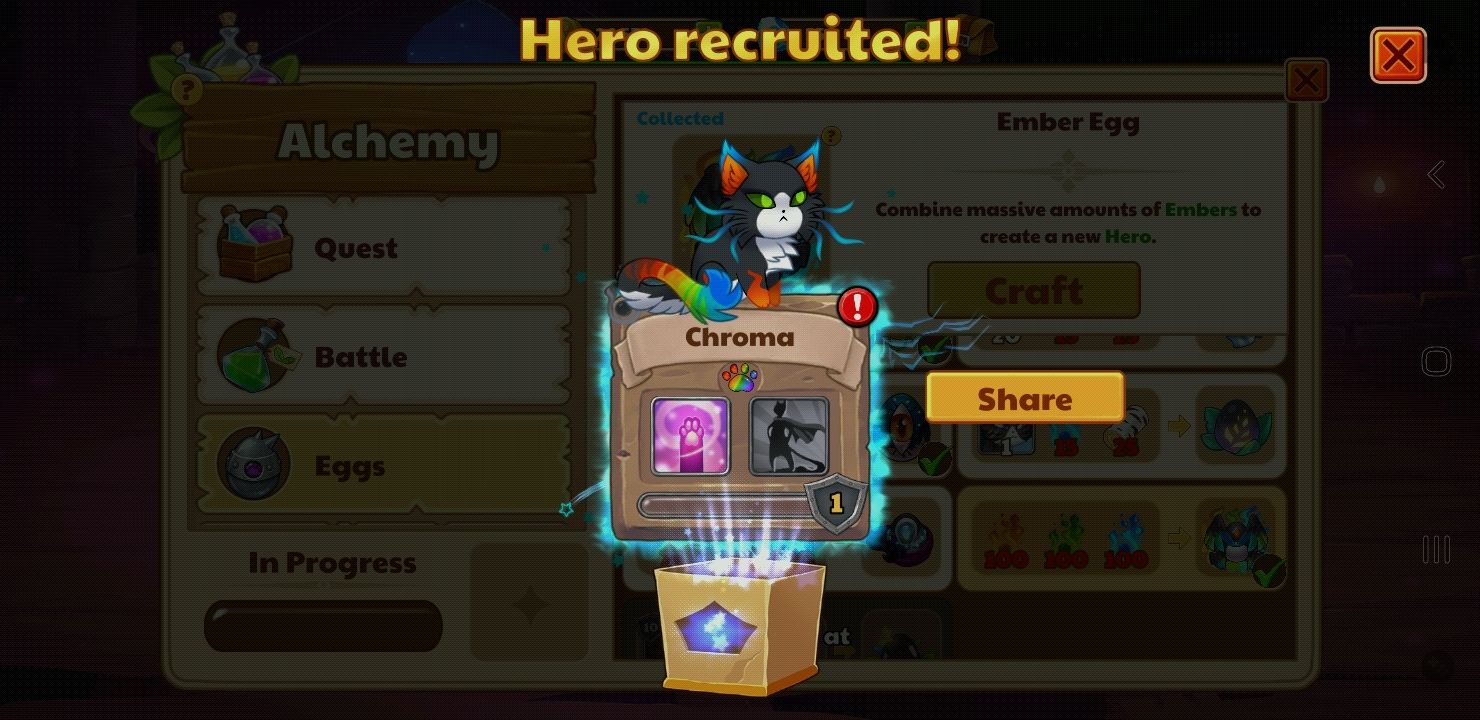Viewport: 1480px width, 720px height.
Task: Switch to the Collected tab
Action: coord(680,117)
